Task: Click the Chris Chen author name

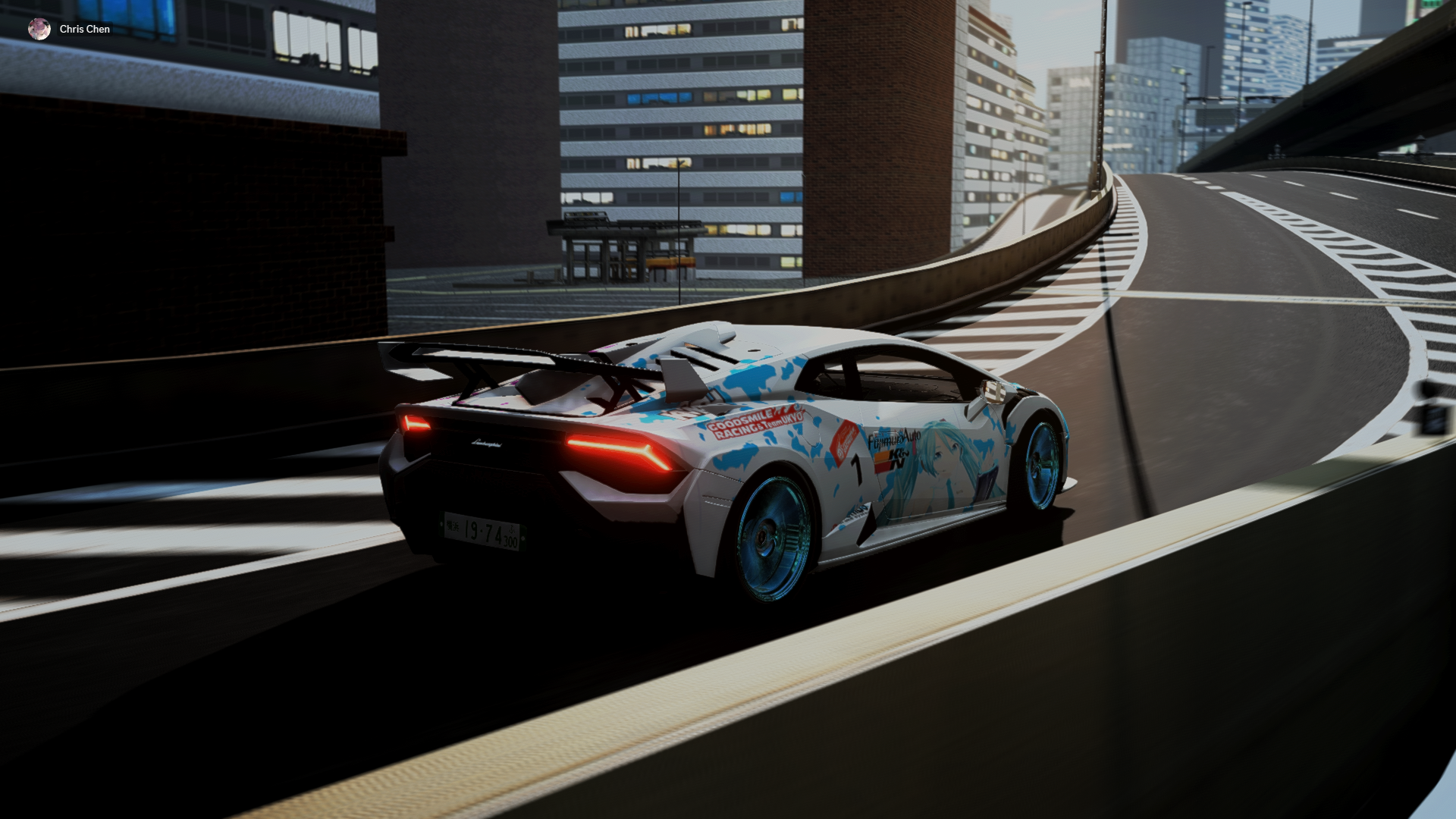Action: pyautogui.click(x=85, y=29)
